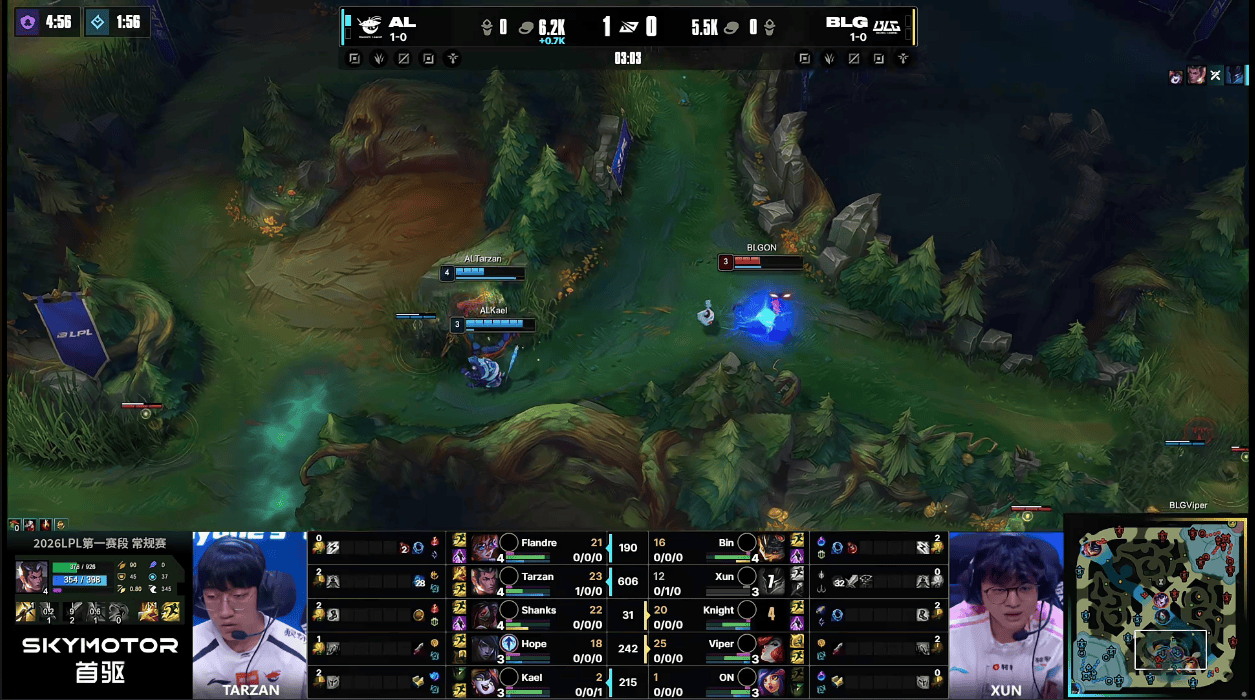Select Viper's champion portrait on the scoreboard
1255x700 pixels.
[x=772, y=648]
